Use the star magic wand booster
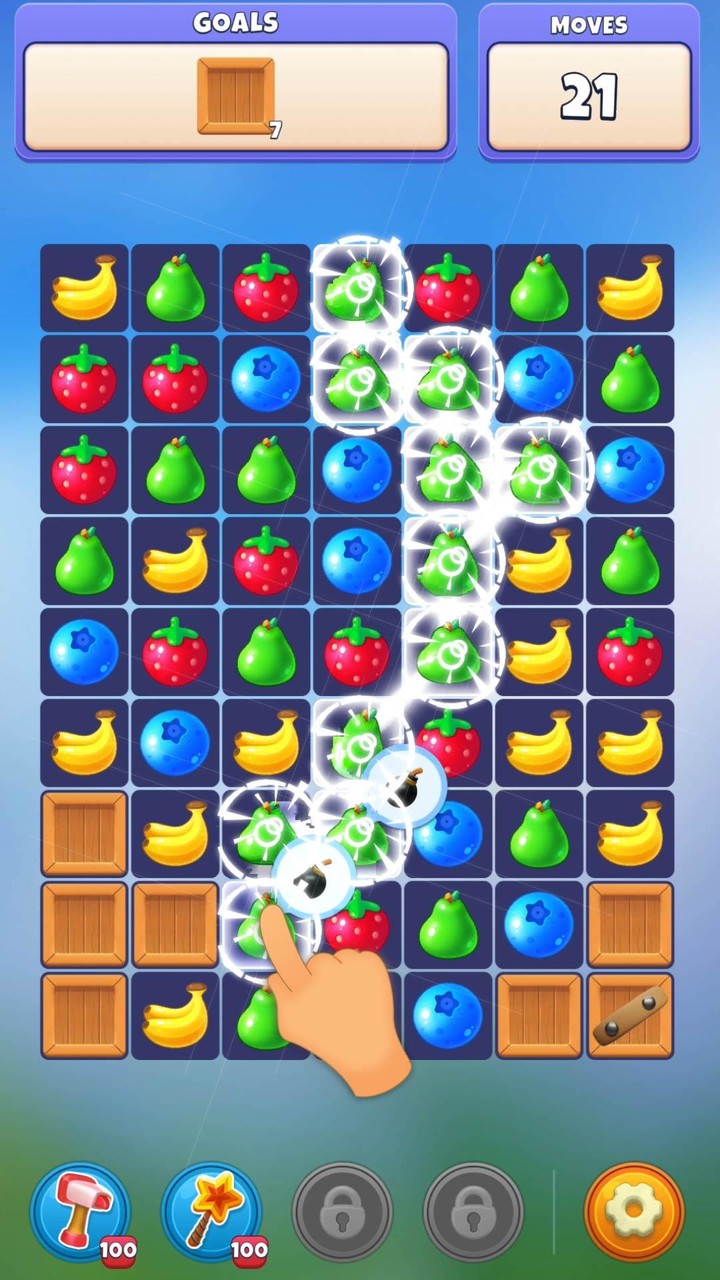The width and height of the screenshot is (720, 1280). click(x=211, y=1211)
